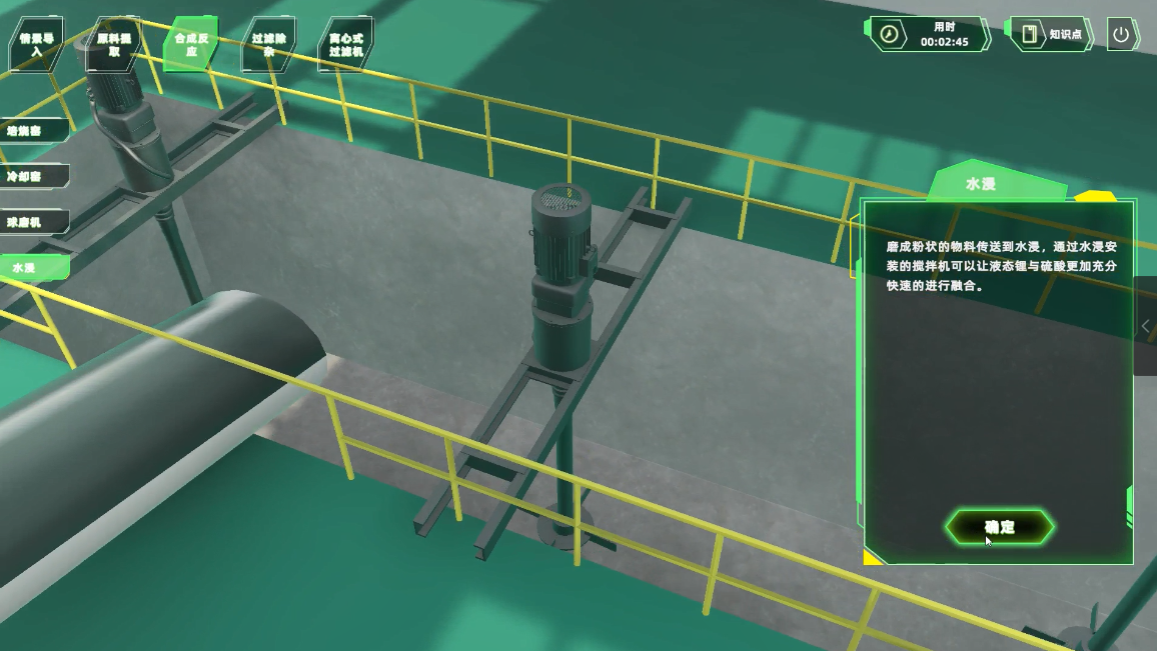The height and width of the screenshot is (651, 1157).
Task: Select the 合成反应 stage tab
Action: click(x=191, y=44)
